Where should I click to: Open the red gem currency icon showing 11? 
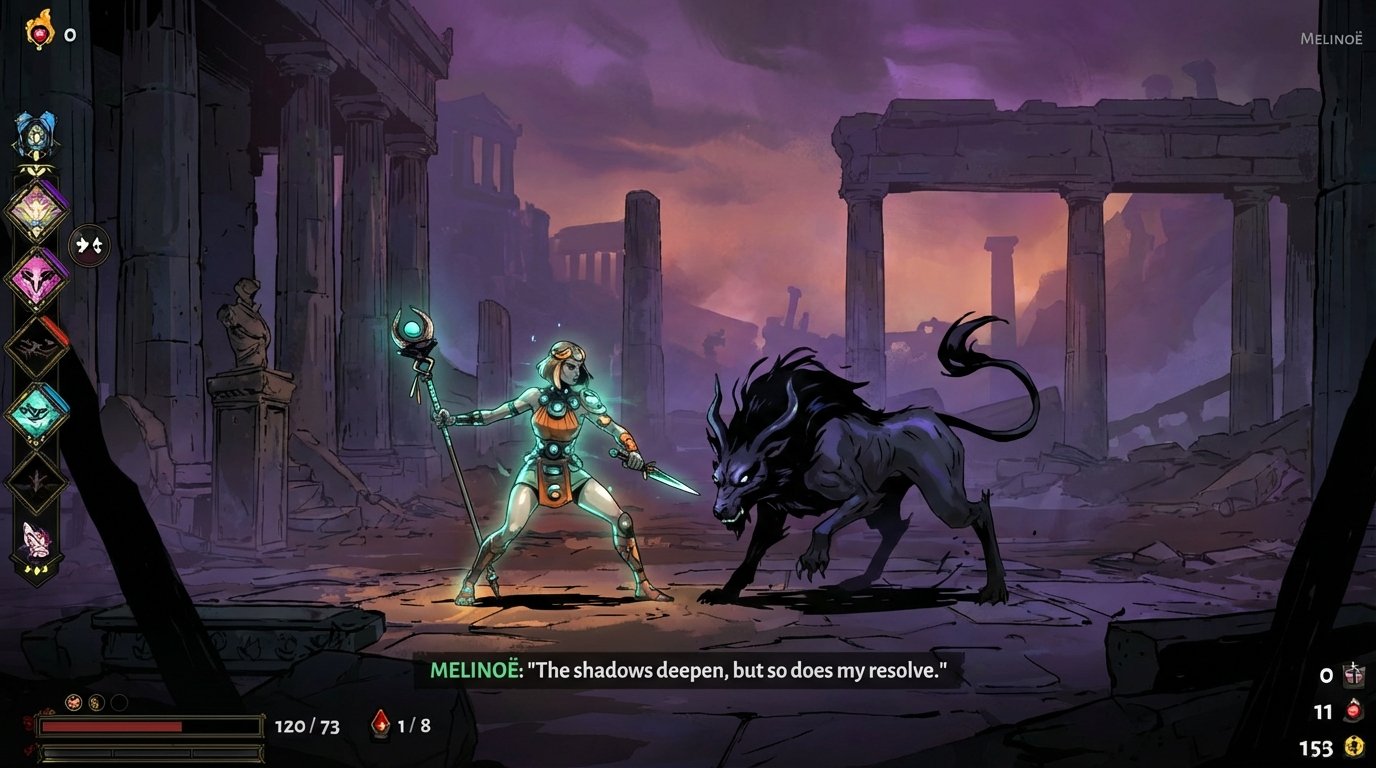pos(1352,711)
